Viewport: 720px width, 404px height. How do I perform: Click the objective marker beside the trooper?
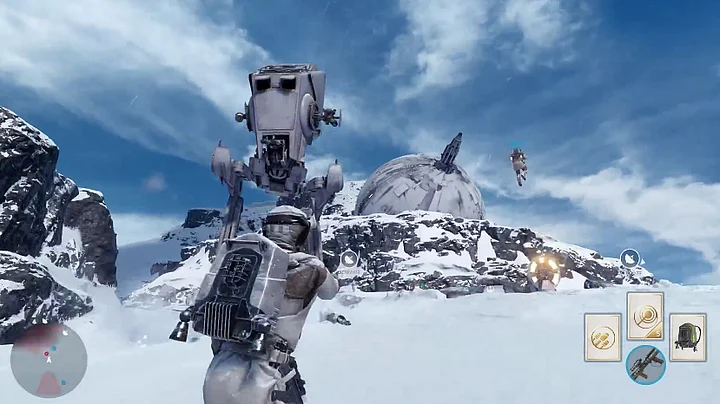(x=349, y=259)
